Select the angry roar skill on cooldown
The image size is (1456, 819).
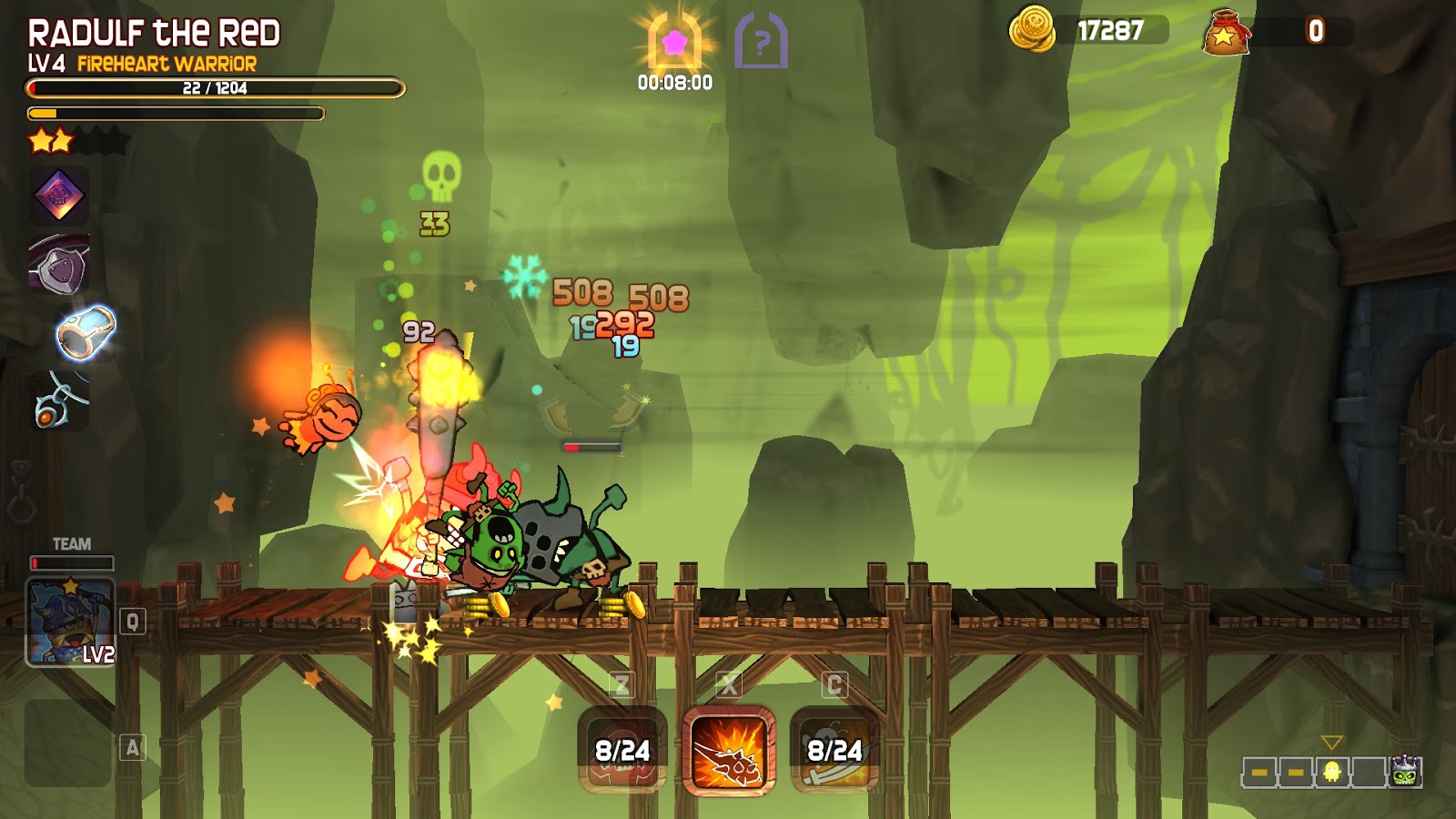click(x=622, y=751)
